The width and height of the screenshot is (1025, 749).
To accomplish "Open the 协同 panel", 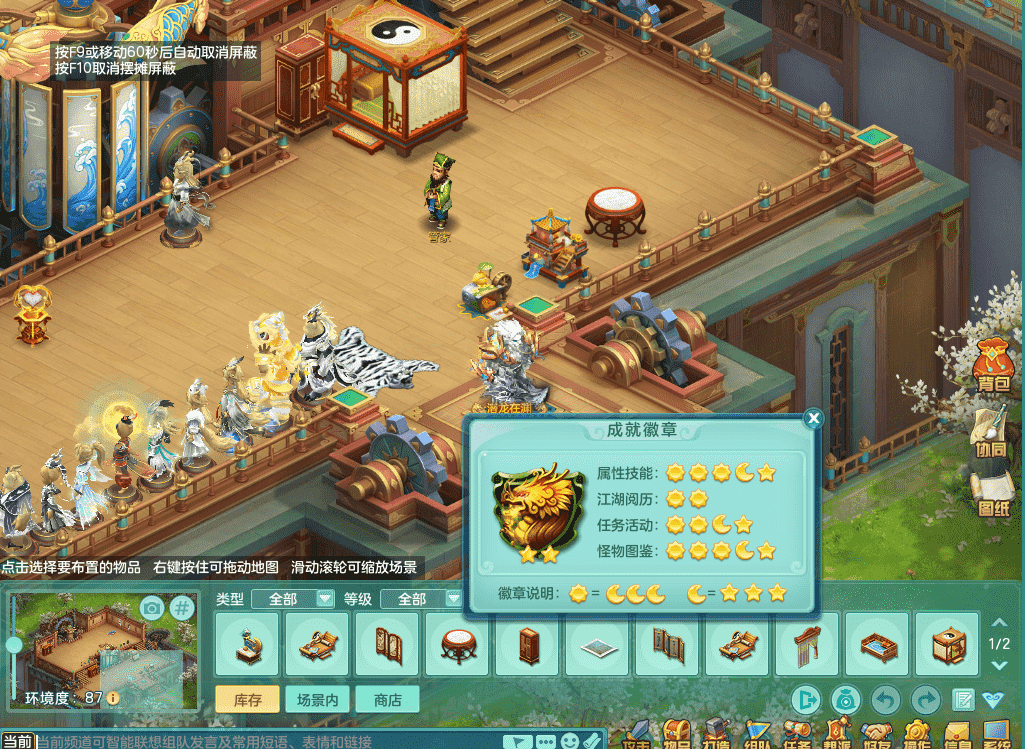I will tap(993, 436).
